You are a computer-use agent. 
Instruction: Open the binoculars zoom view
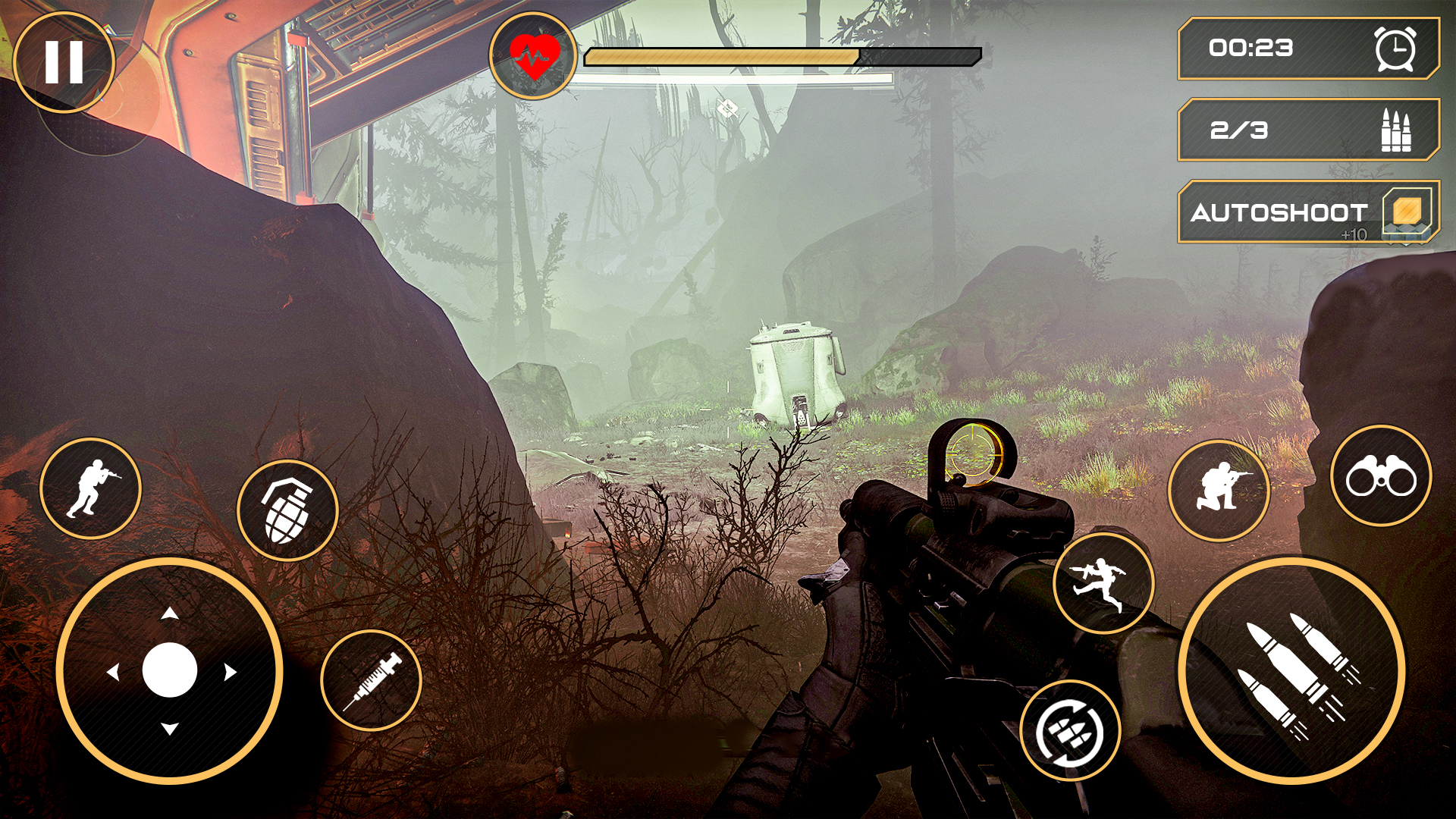click(x=1382, y=475)
